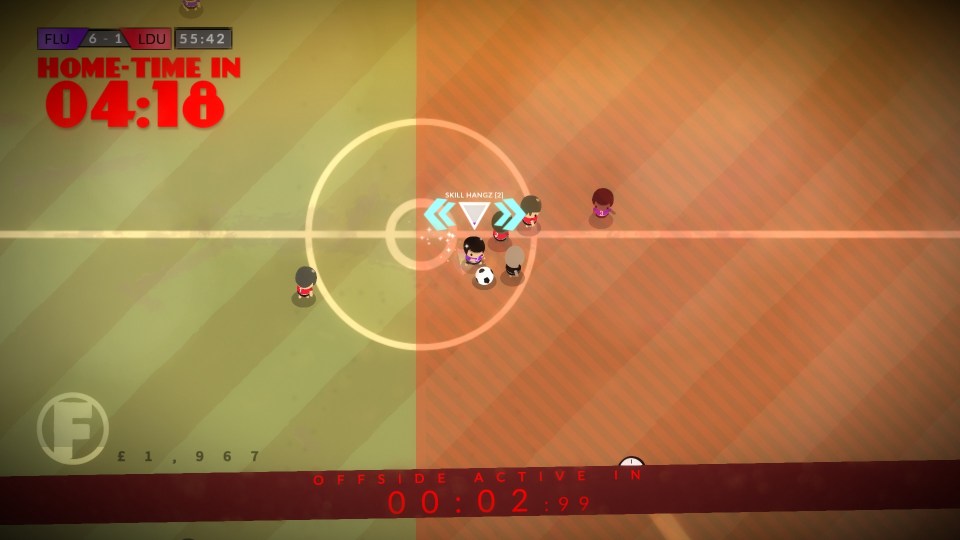960x540 pixels.
Task: Click the circular F logo icon
Action: coord(73,428)
